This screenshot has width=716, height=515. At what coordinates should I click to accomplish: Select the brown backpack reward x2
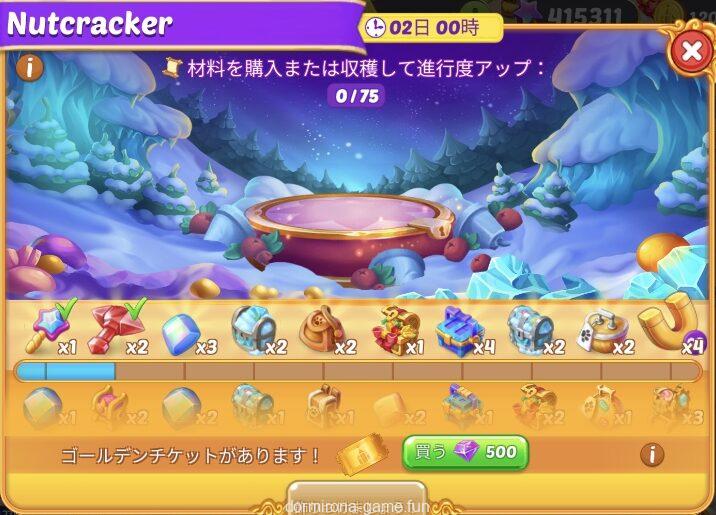point(322,329)
